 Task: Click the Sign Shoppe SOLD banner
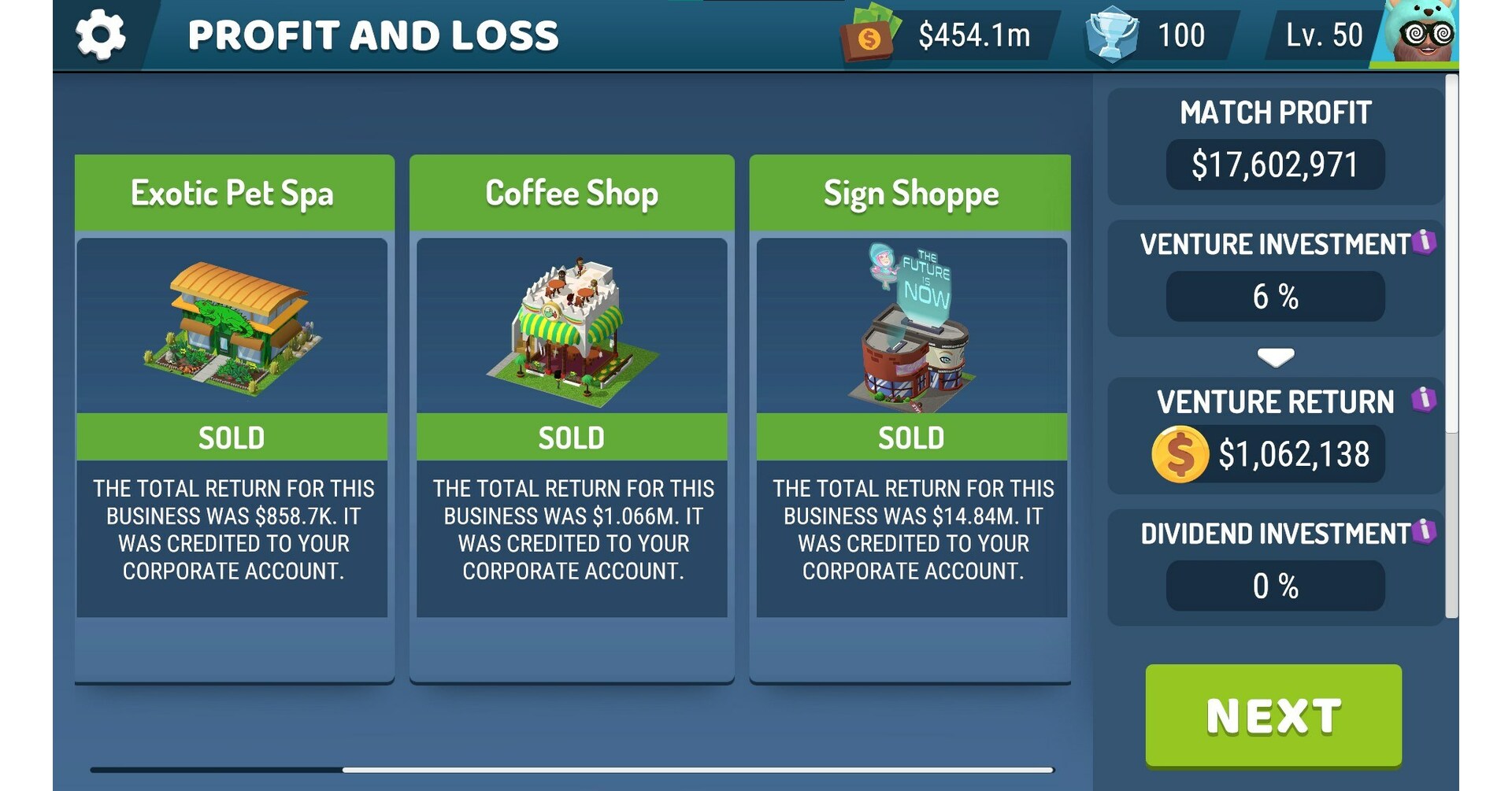tap(911, 438)
